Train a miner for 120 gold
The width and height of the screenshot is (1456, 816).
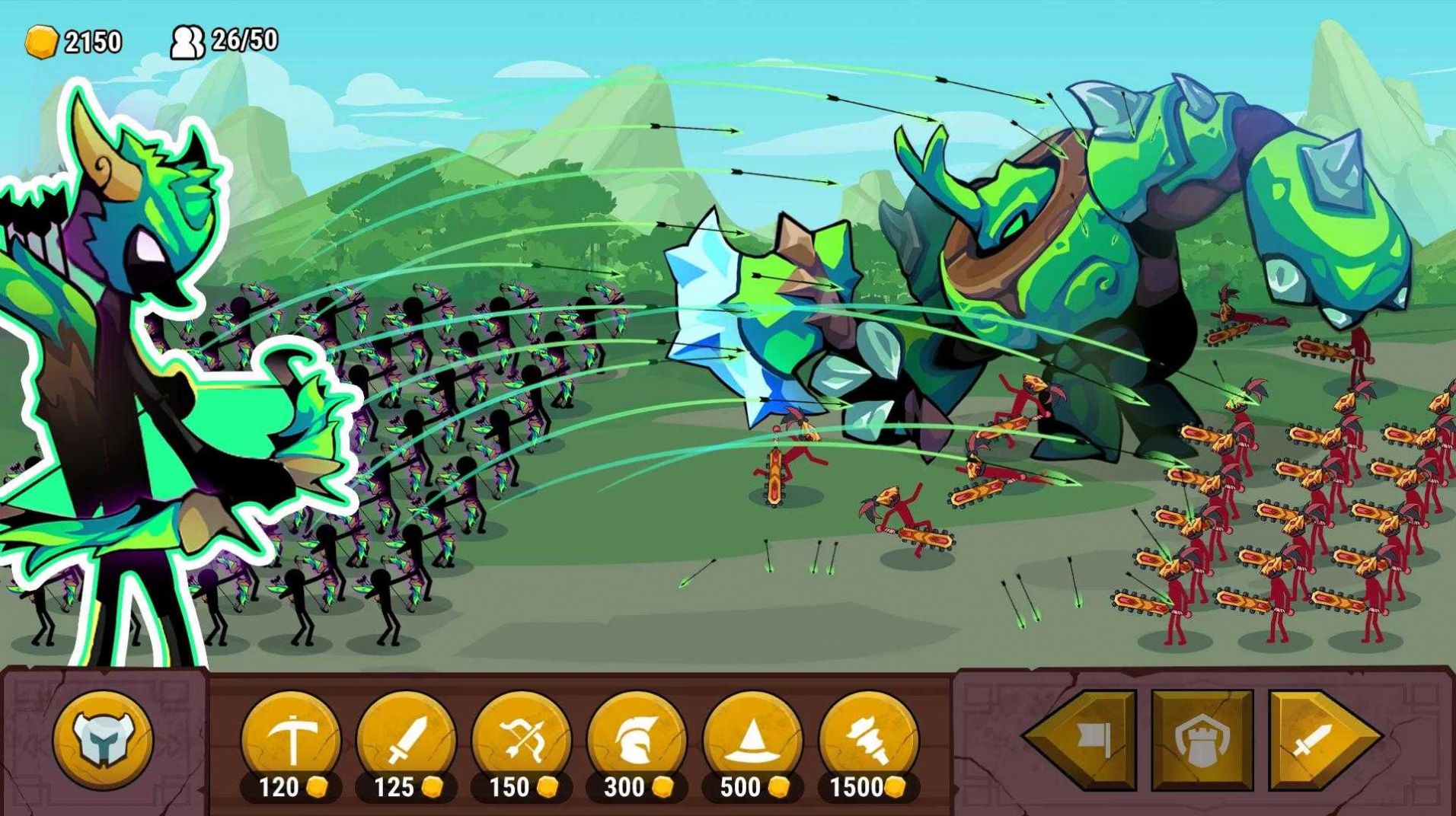[x=291, y=740]
